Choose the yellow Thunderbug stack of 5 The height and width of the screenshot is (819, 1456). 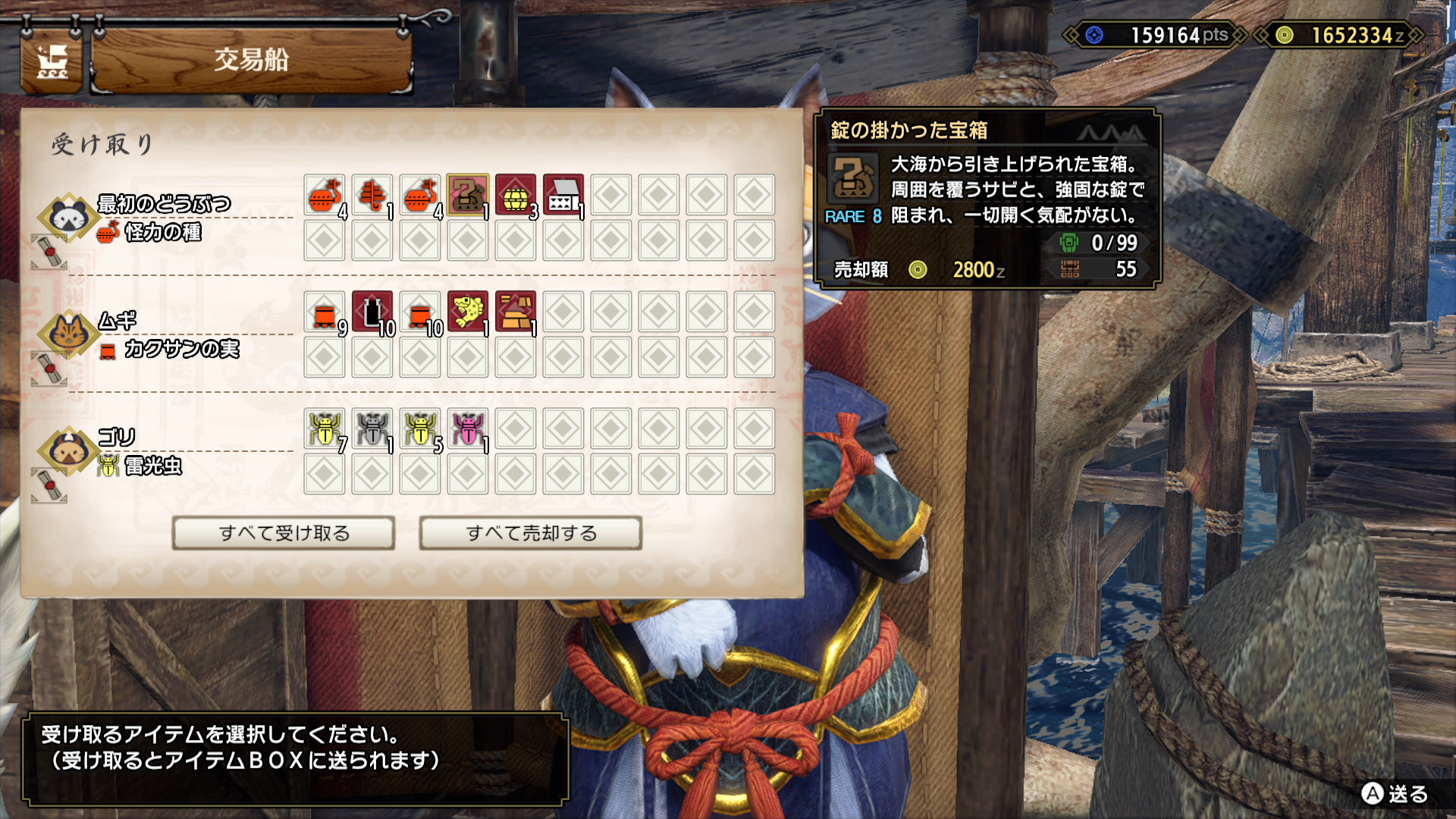click(x=420, y=429)
